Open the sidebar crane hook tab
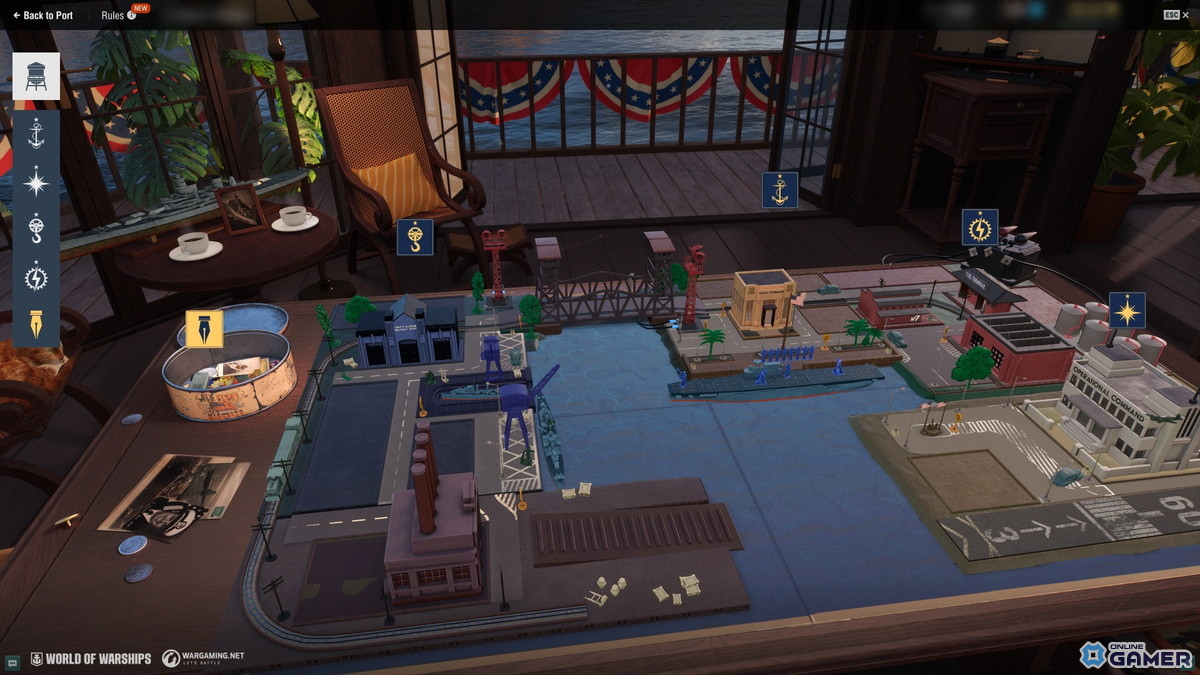The height and width of the screenshot is (675, 1200). pyautogui.click(x=36, y=229)
